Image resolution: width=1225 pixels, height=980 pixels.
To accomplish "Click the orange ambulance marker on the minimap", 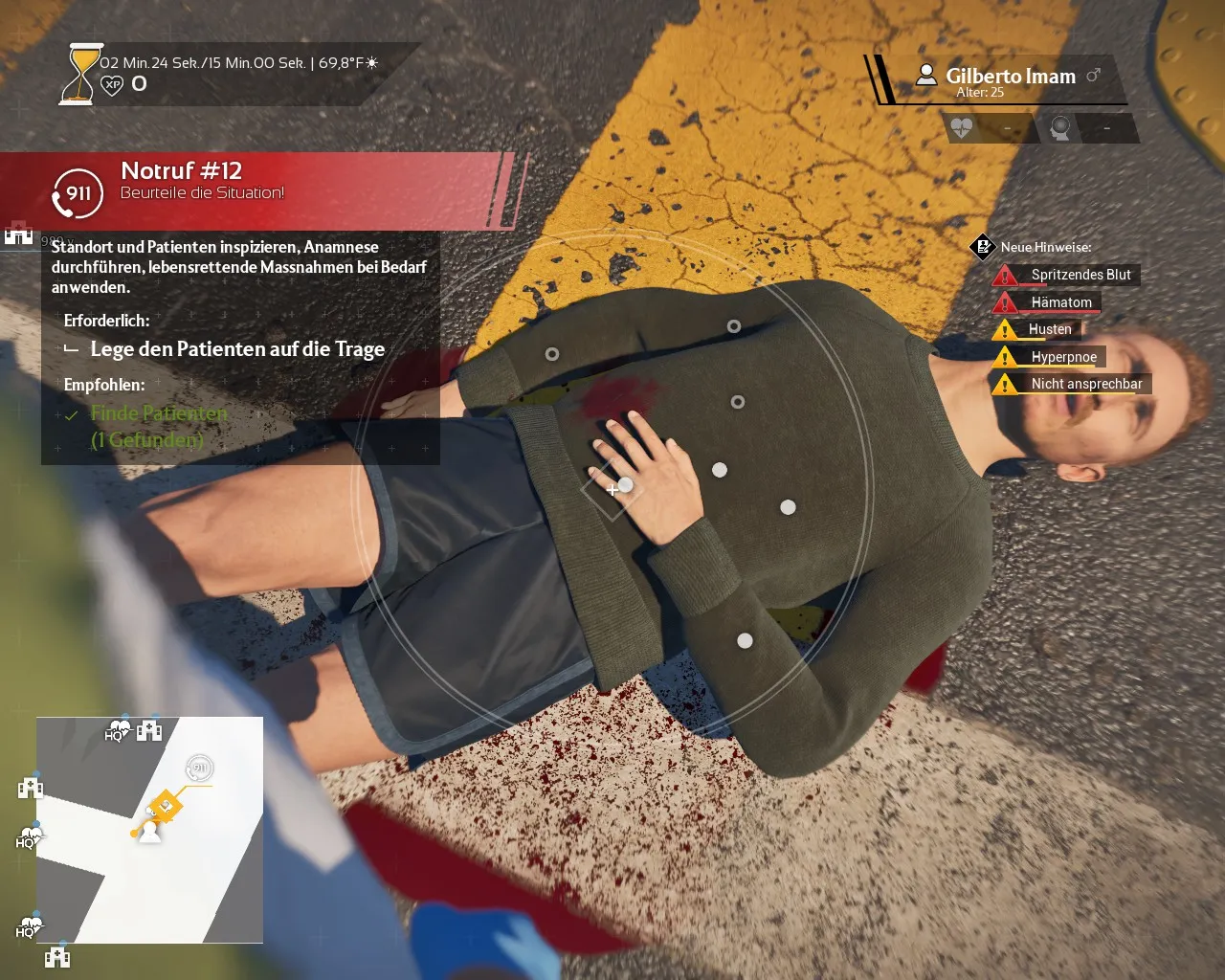I will point(165,807).
